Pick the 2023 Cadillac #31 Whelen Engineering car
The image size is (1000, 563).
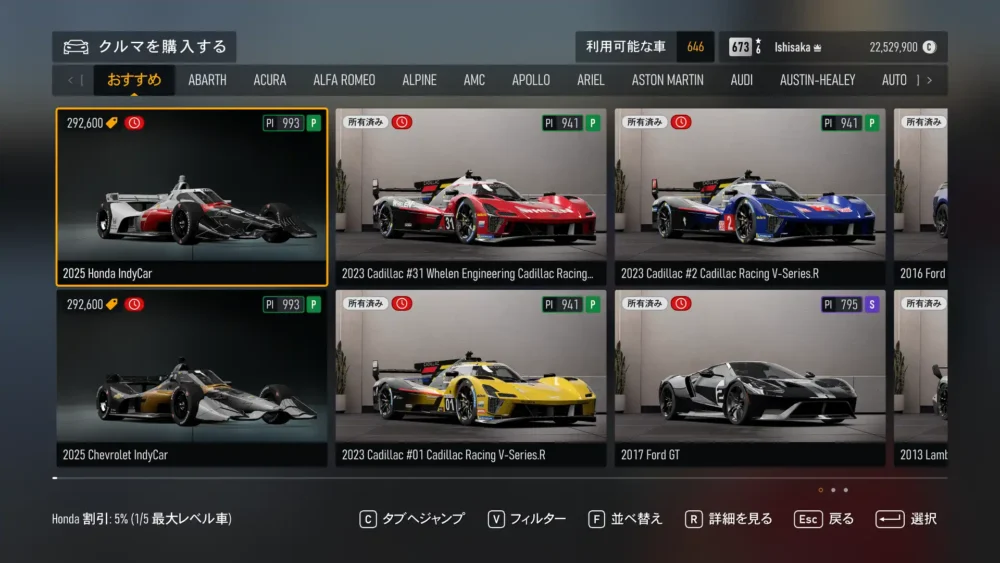click(470, 197)
